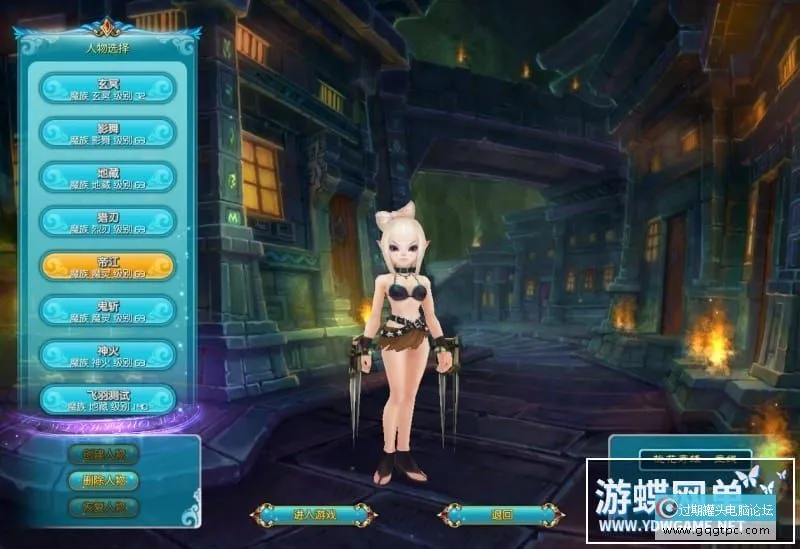Select the 飞羽测试 character
The image size is (800, 549).
click(107, 398)
